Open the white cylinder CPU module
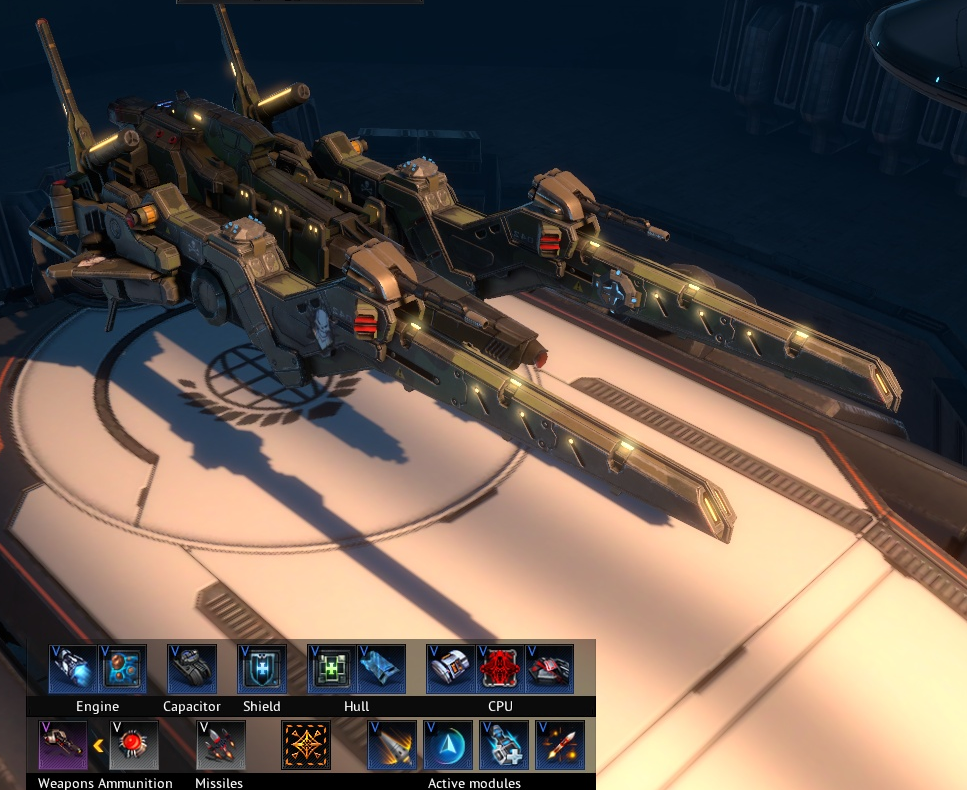This screenshot has height=790, width=967. pyautogui.click(x=451, y=669)
